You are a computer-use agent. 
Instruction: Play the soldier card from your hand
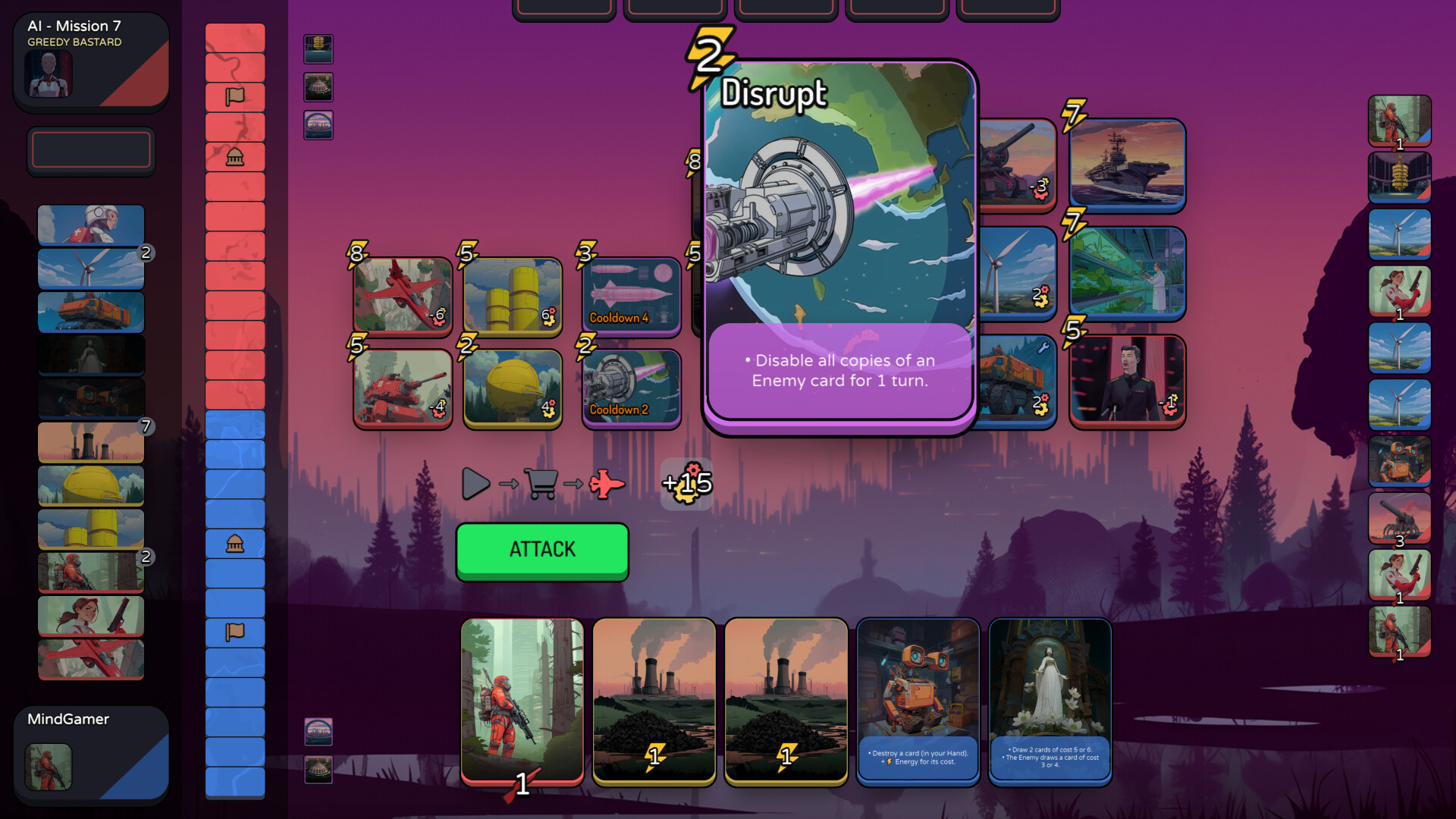tap(523, 705)
